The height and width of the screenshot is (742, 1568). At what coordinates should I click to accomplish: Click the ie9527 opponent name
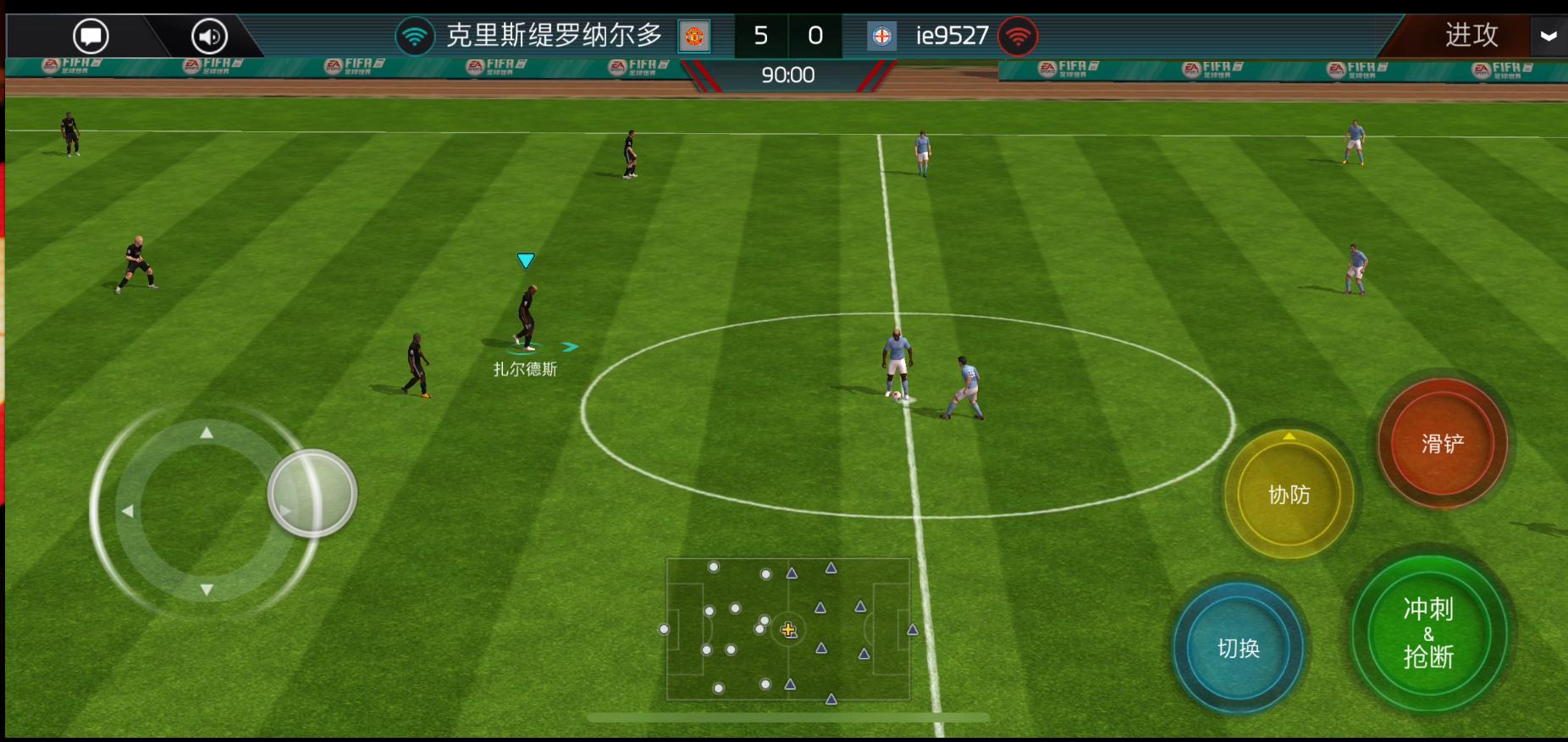[951, 35]
